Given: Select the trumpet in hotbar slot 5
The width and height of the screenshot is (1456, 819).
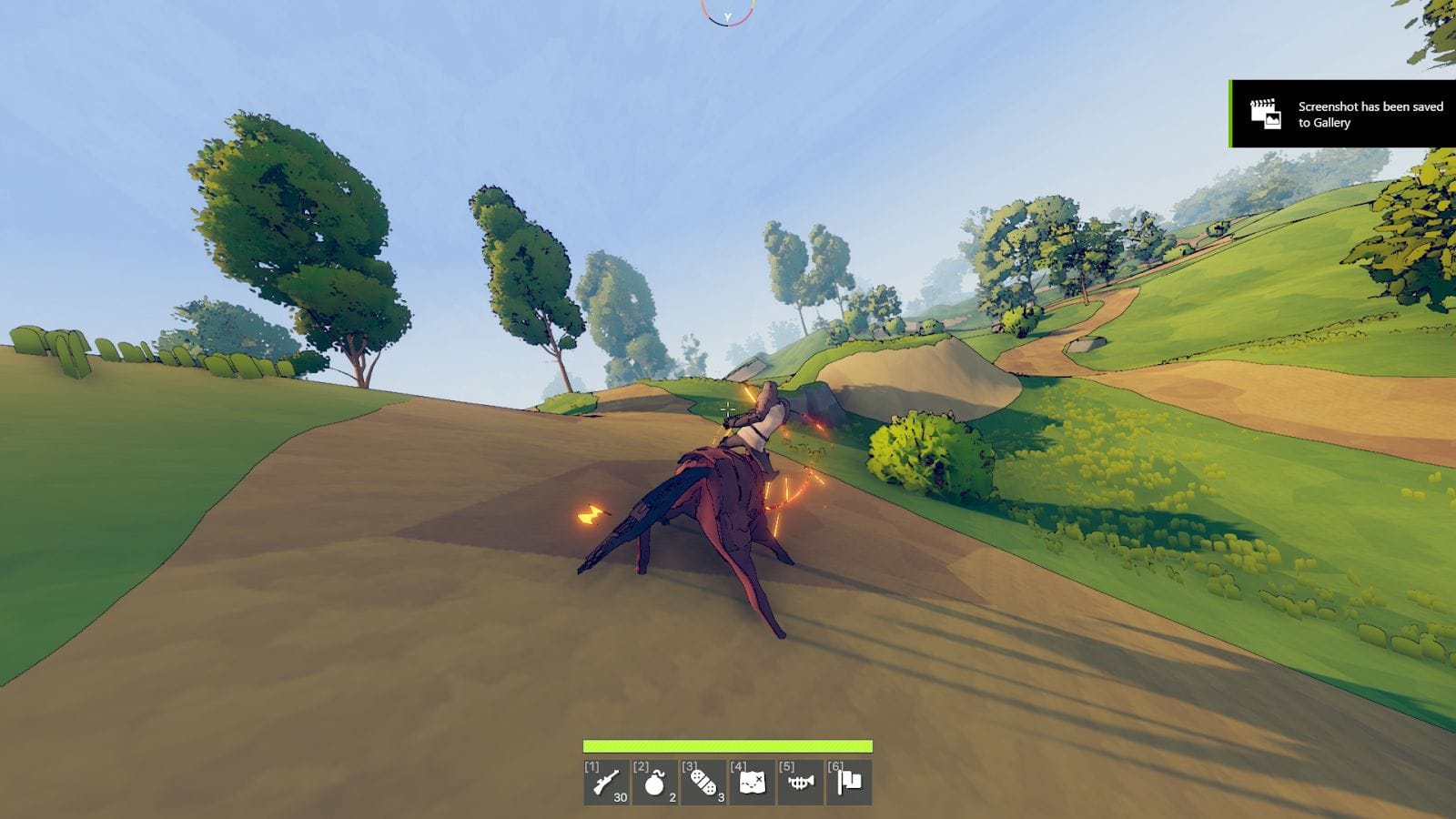Looking at the screenshot, I should coord(801,783).
